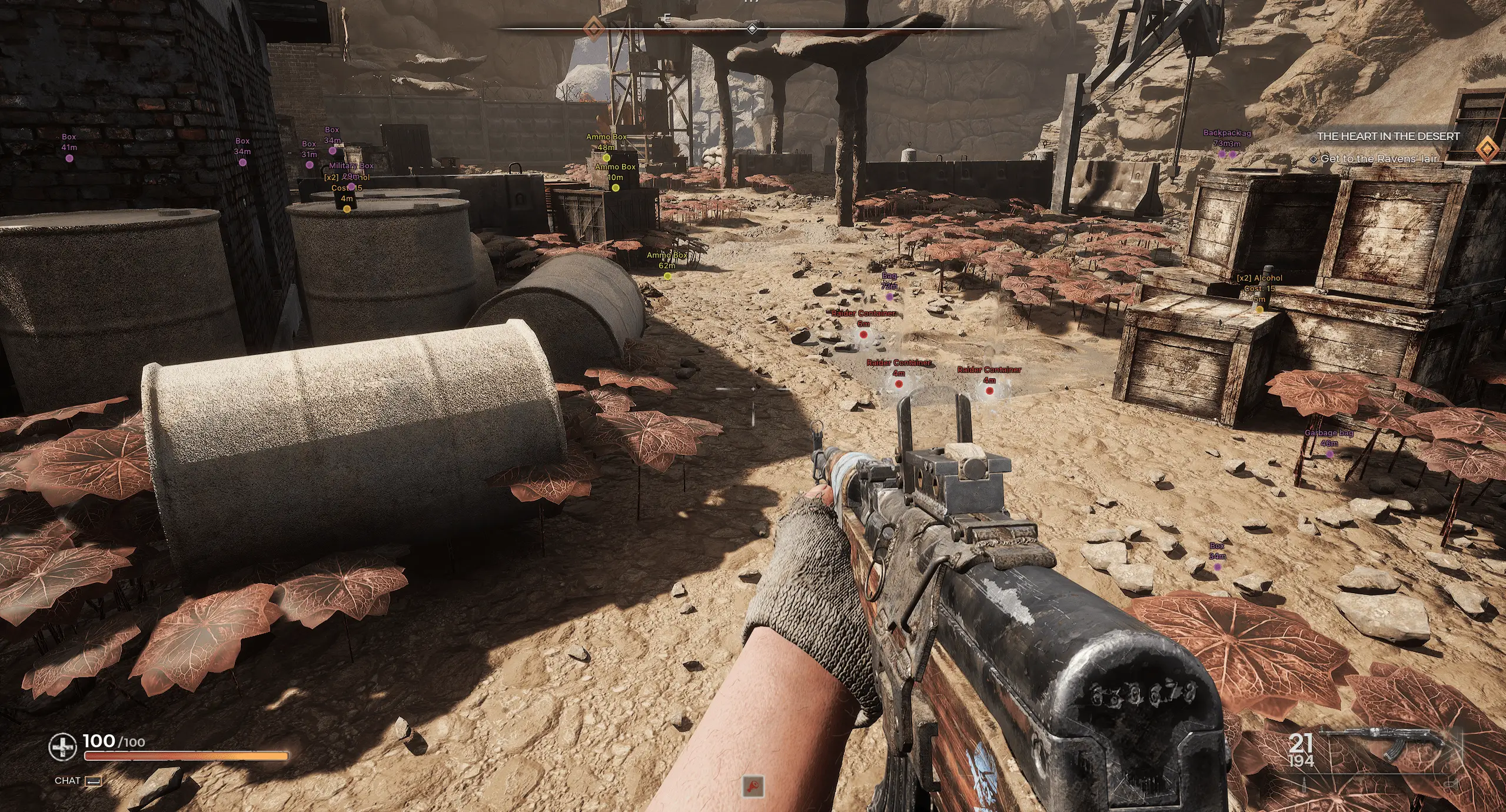Click the Box 41m loot marker

[x=69, y=158]
